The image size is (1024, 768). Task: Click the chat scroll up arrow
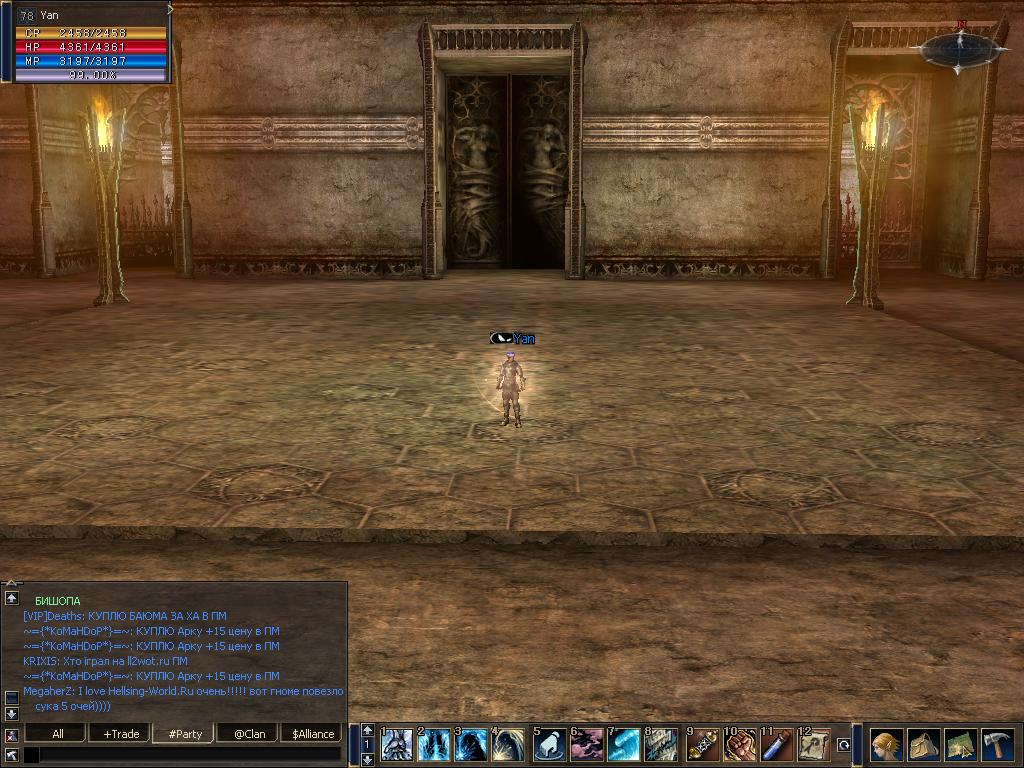coord(12,597)
